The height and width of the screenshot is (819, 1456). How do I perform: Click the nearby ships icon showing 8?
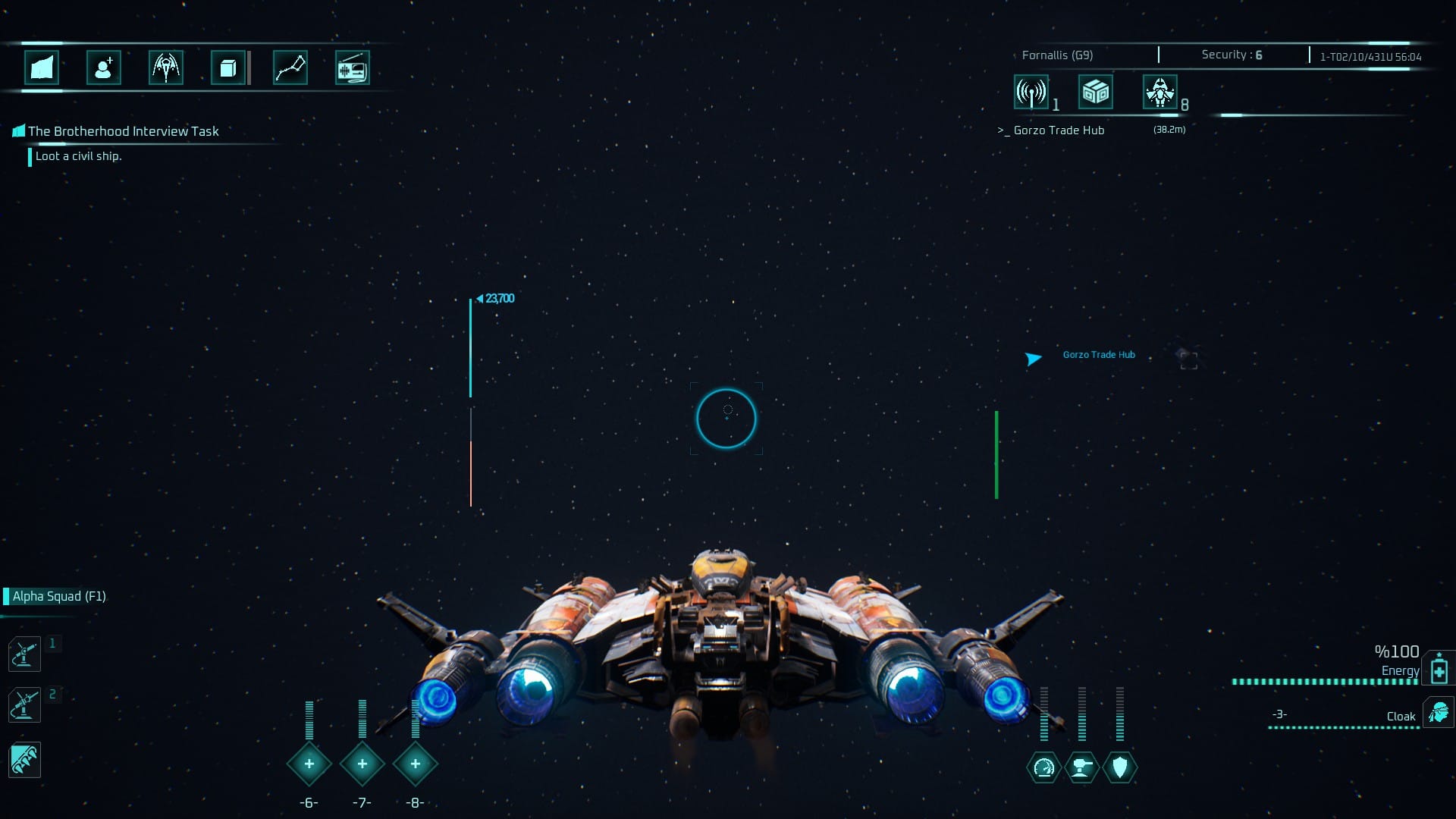pyautogui.click(x=1160, y=93)
